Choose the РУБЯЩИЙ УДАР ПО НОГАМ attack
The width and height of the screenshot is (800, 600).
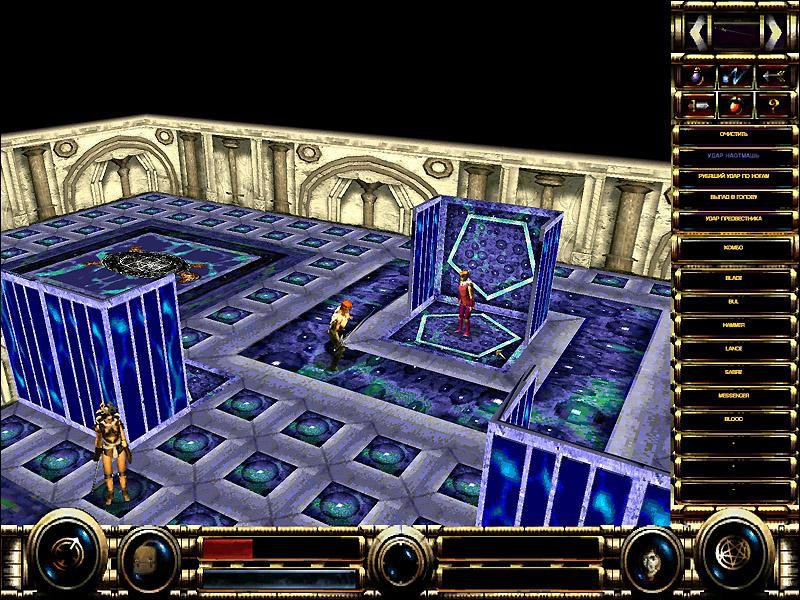tap(735, 175)
